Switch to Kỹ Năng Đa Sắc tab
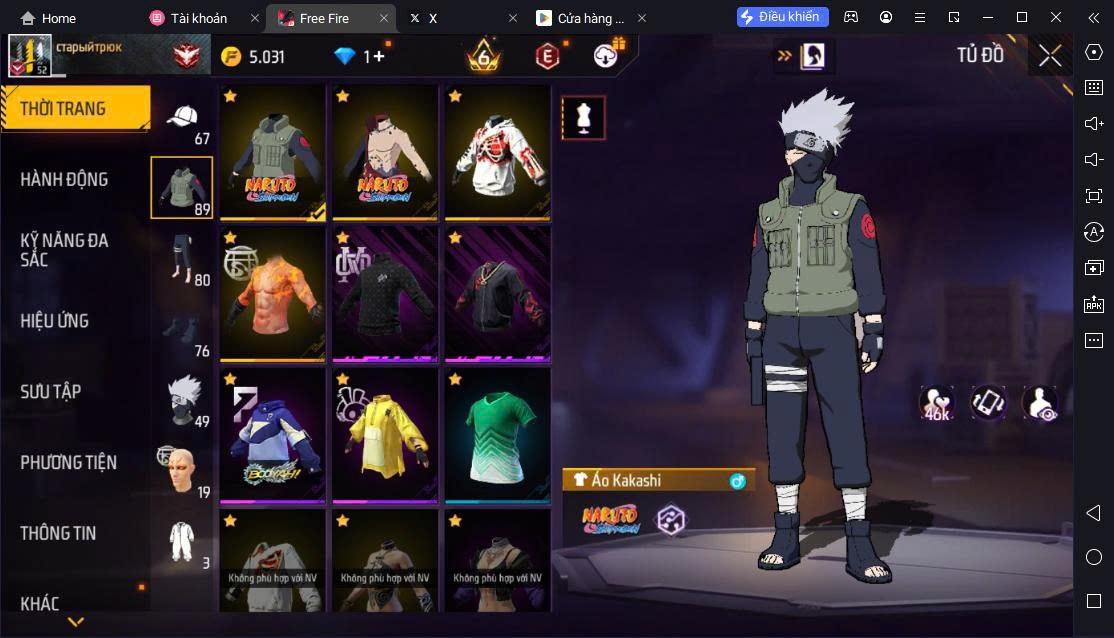The image size is (1114, 638). pos(65,250)
